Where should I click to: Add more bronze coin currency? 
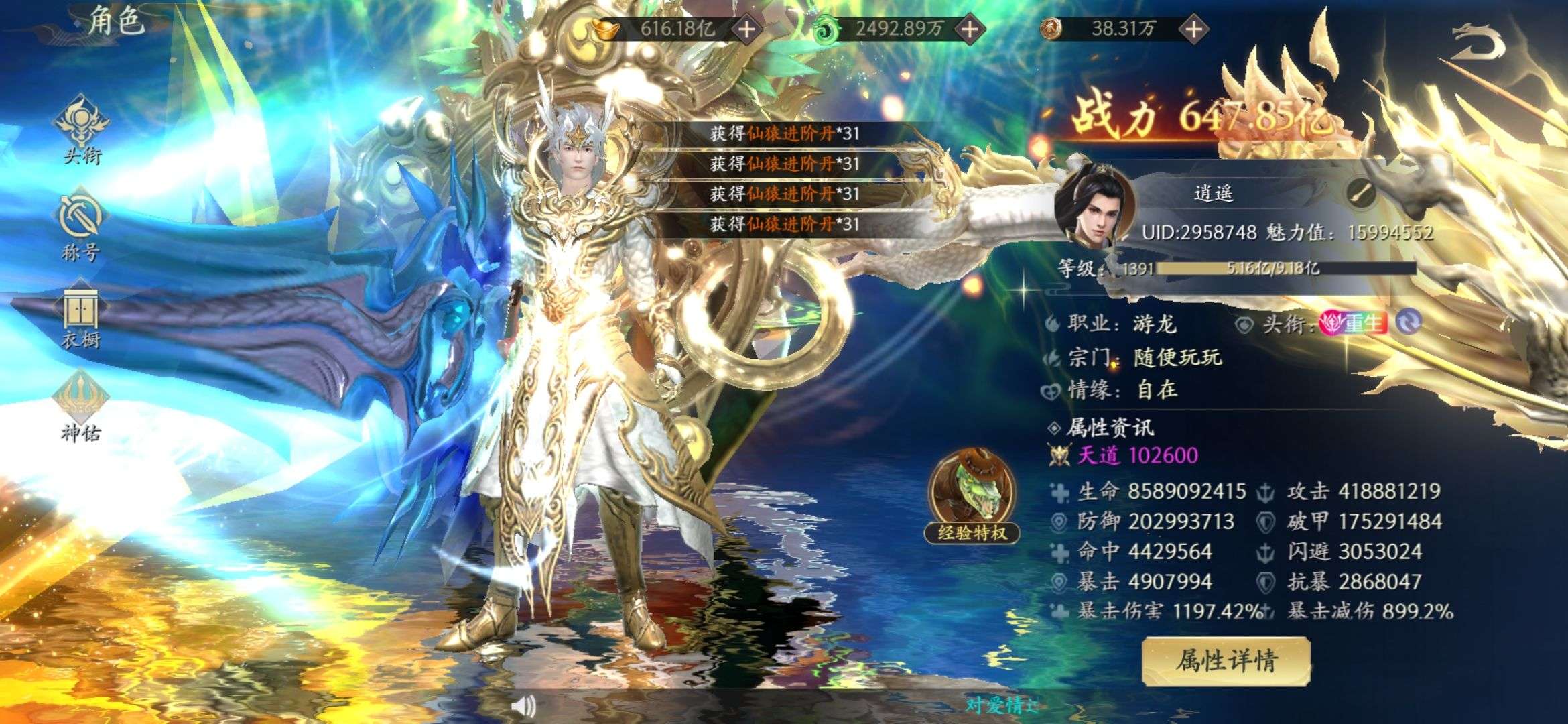(1193, 29)
